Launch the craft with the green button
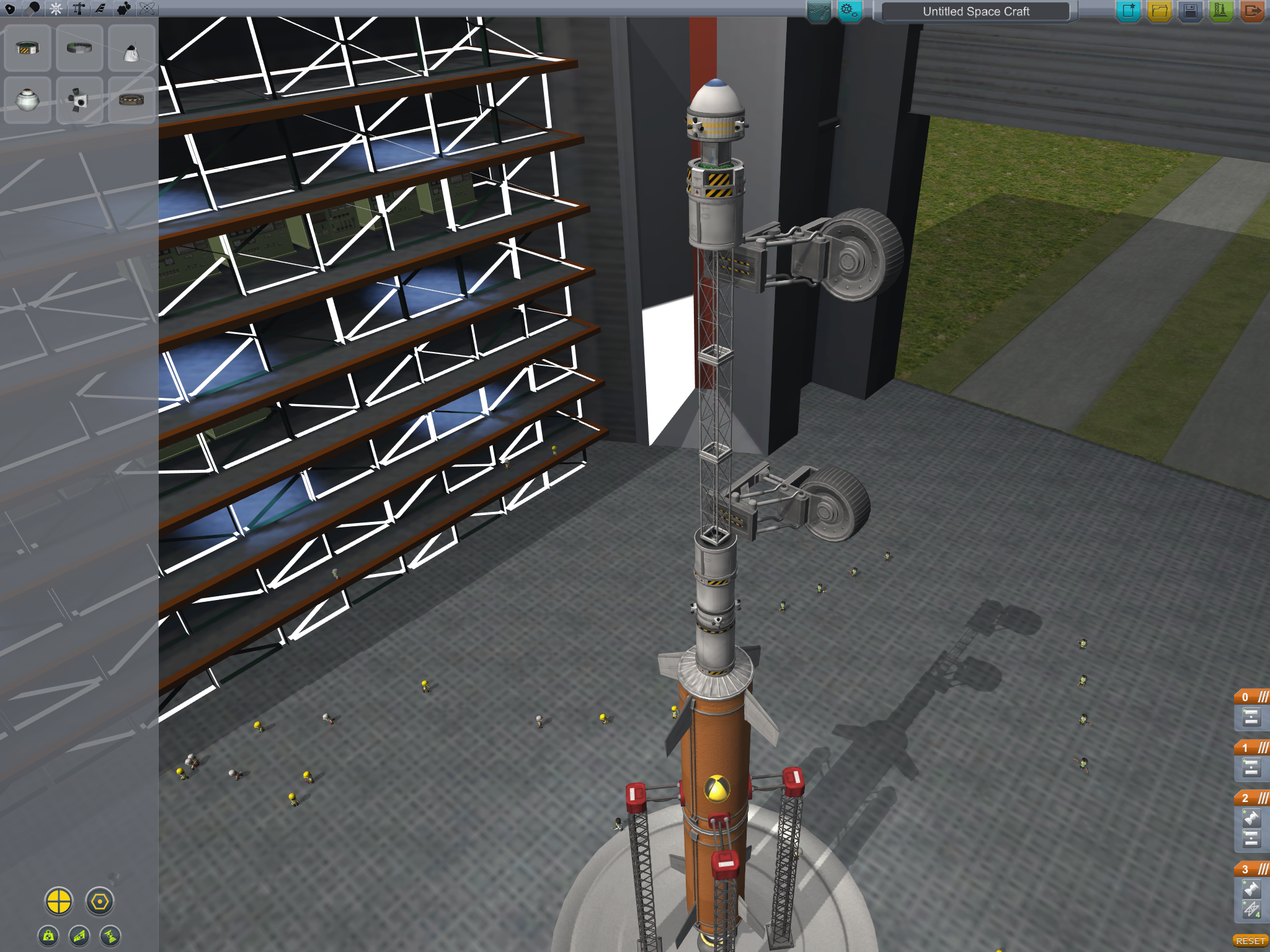The height and width of the screenshot is (952, 1270). tap(1220, 11)
